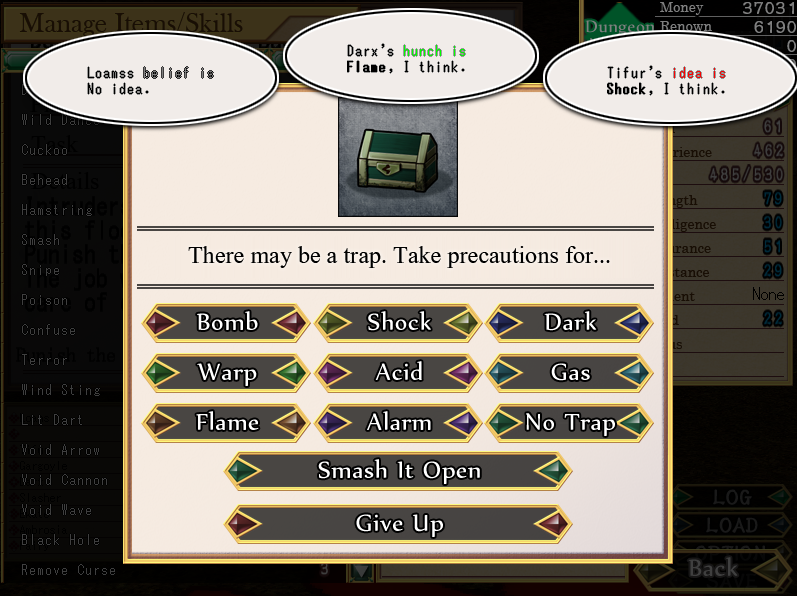Choose the Acid trap option
The image size is (797, 596).
tap(399, 373)
